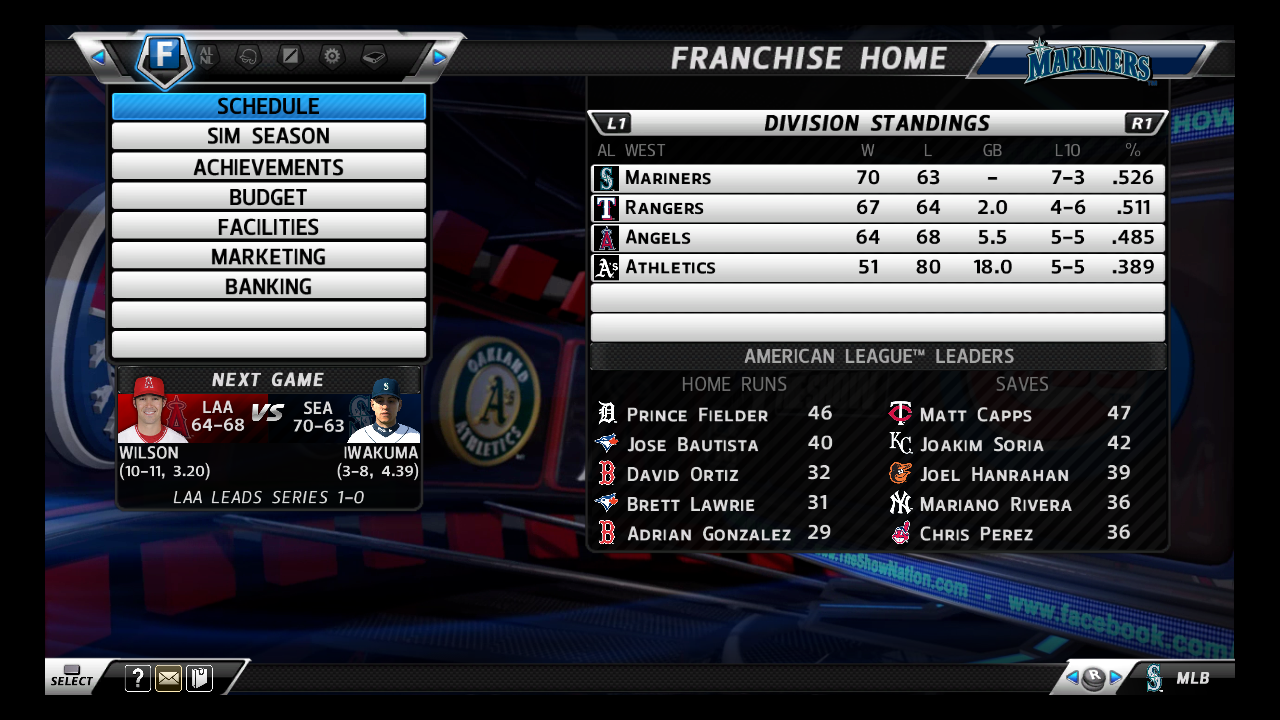Select the Franchise 'F' tab icon

pyautogui.click(x=165, y=57)
